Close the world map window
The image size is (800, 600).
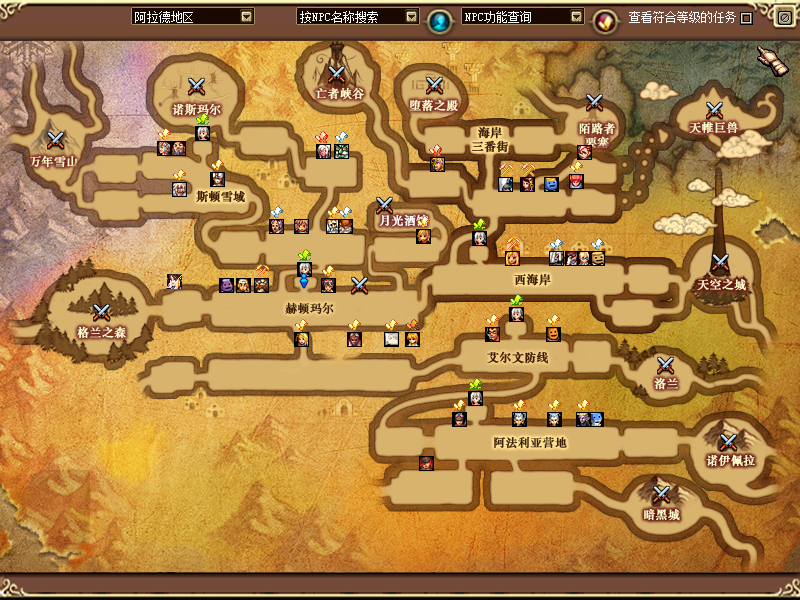pyautogui.click(x=784, y=17)
